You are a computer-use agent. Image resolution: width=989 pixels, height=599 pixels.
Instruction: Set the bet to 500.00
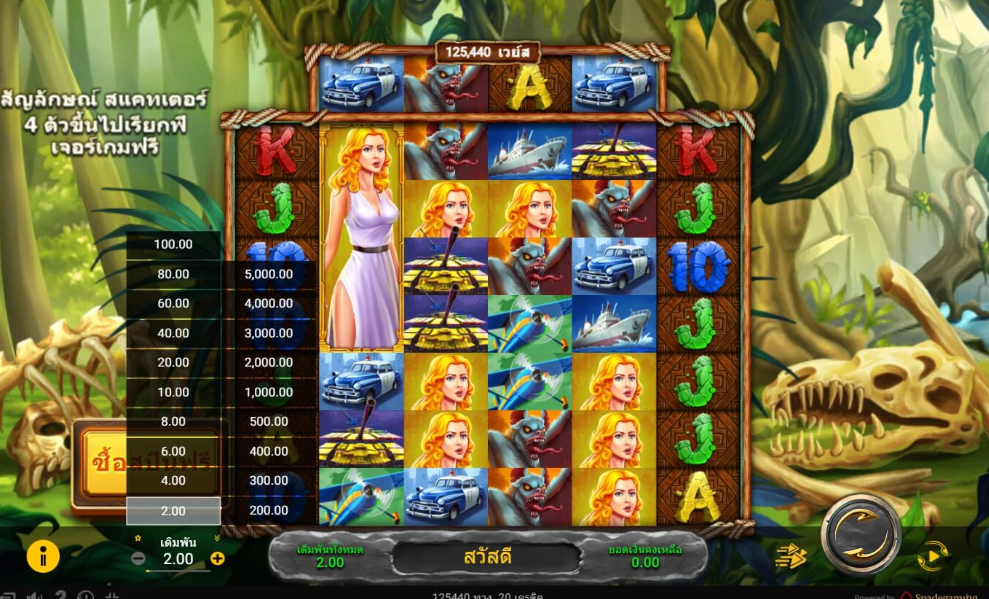270,421
